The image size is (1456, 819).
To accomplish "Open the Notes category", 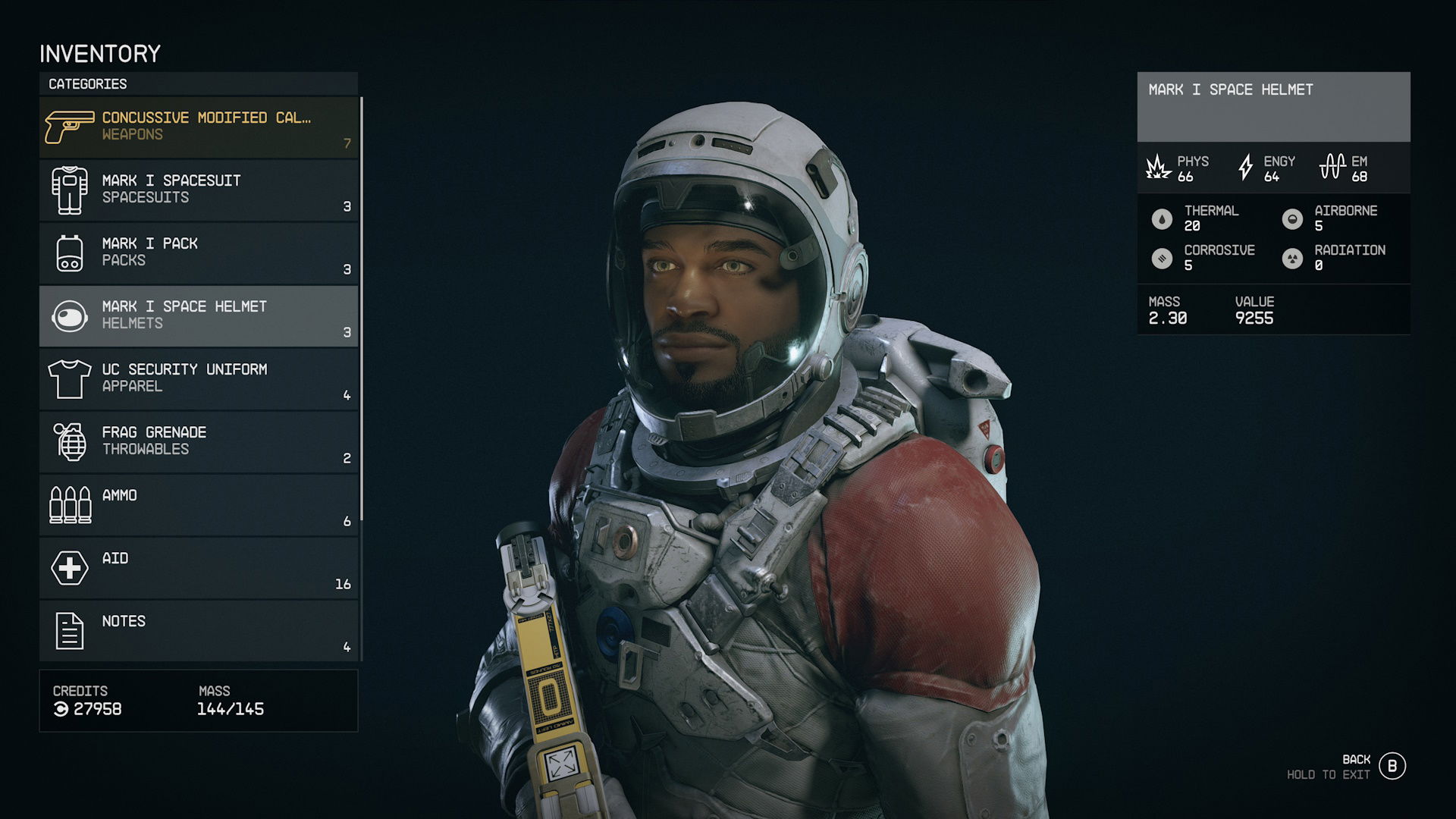I will 199,630.
